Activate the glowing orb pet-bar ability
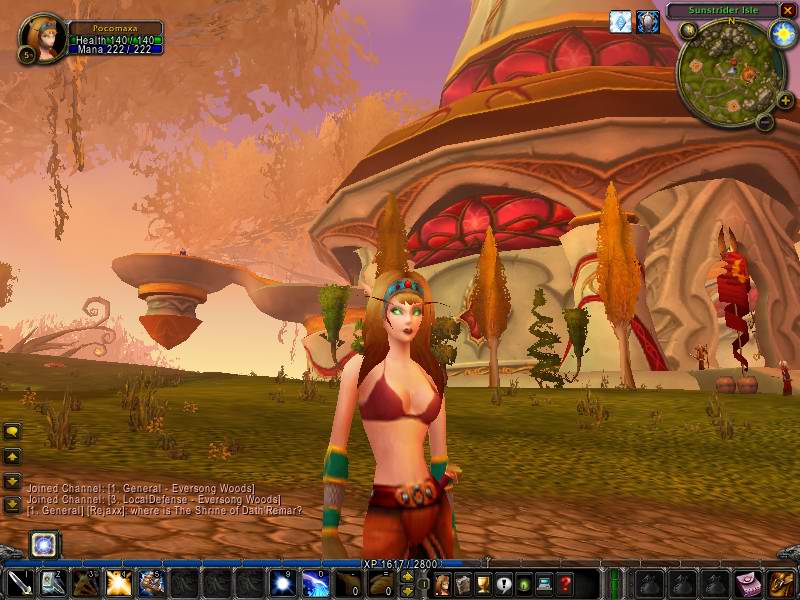The width and height of the screenshot is (800, 600). pyautogui.click(x=43, y=544)
